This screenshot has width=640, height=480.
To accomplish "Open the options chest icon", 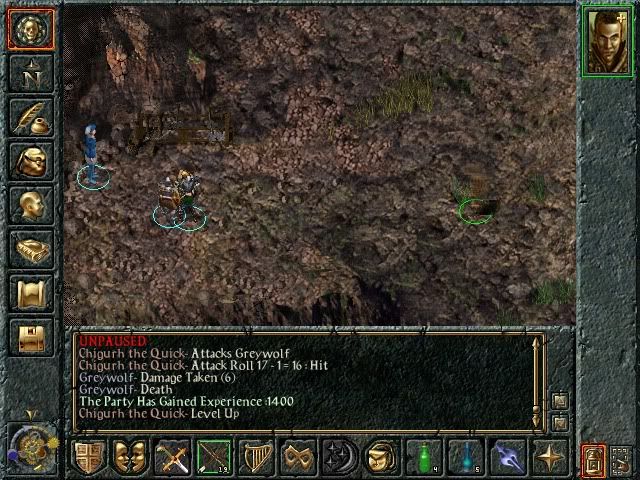I will (x=29, y=337).
